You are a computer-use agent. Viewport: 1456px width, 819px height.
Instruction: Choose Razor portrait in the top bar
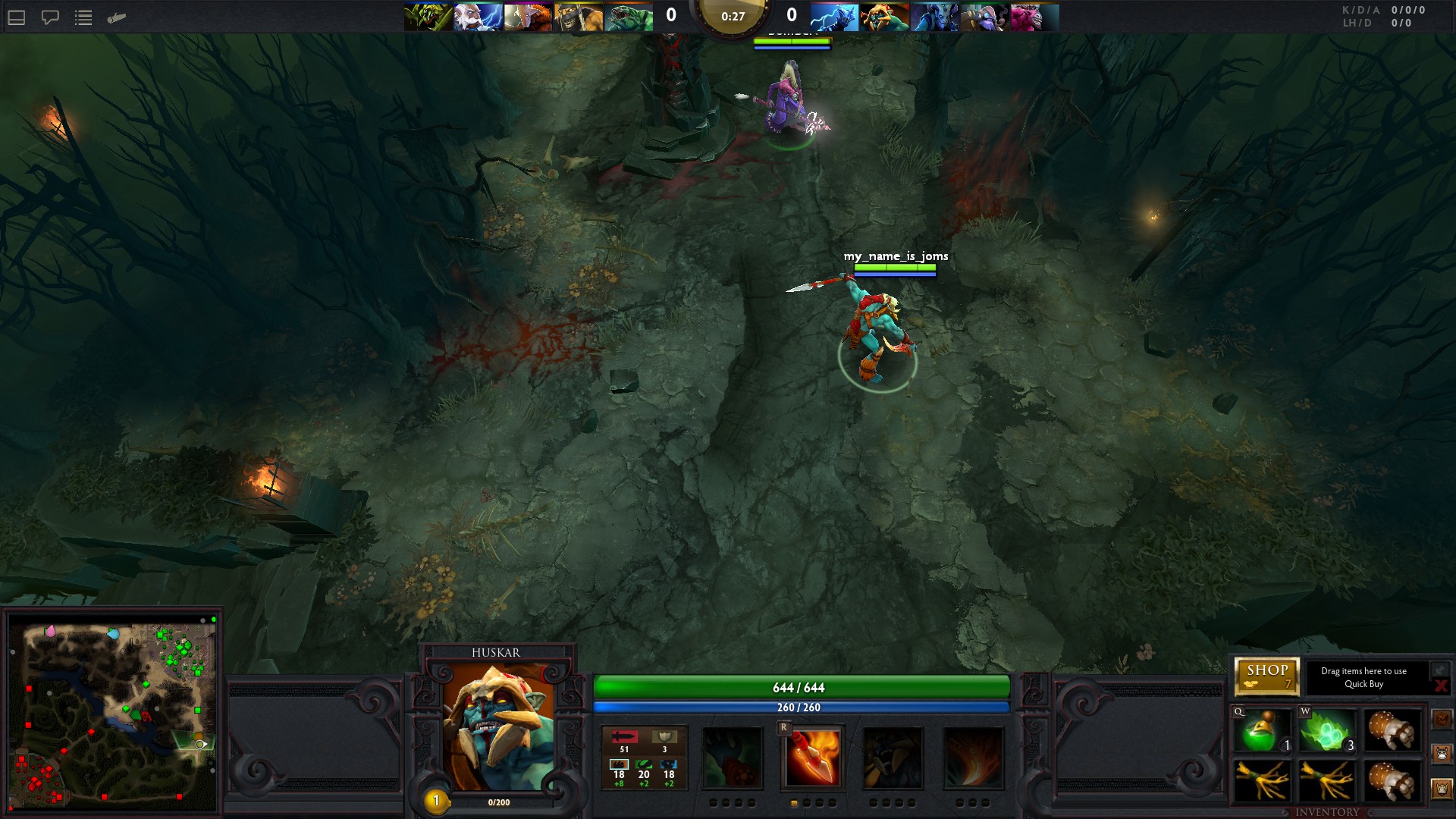(x=834, y=17)
